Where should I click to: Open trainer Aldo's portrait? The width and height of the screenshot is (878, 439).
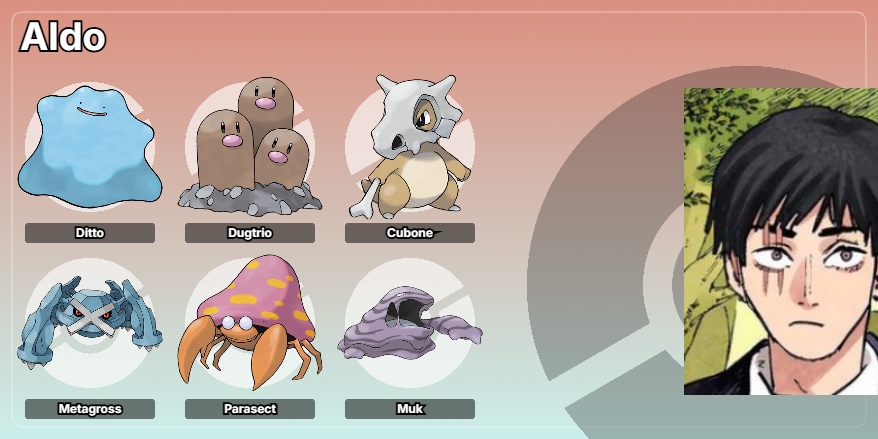[x=780, y=241]
